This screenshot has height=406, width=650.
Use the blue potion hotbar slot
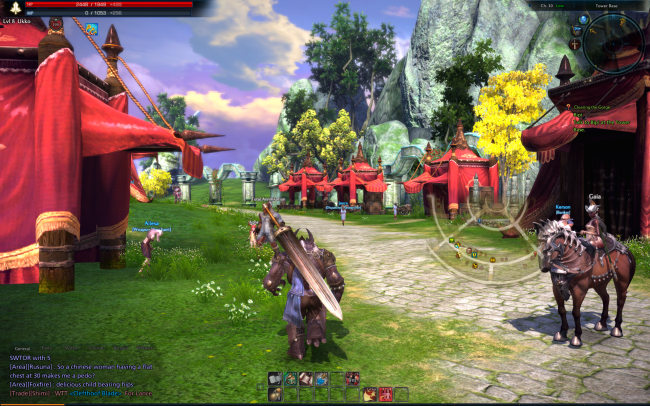coord(321,379)
